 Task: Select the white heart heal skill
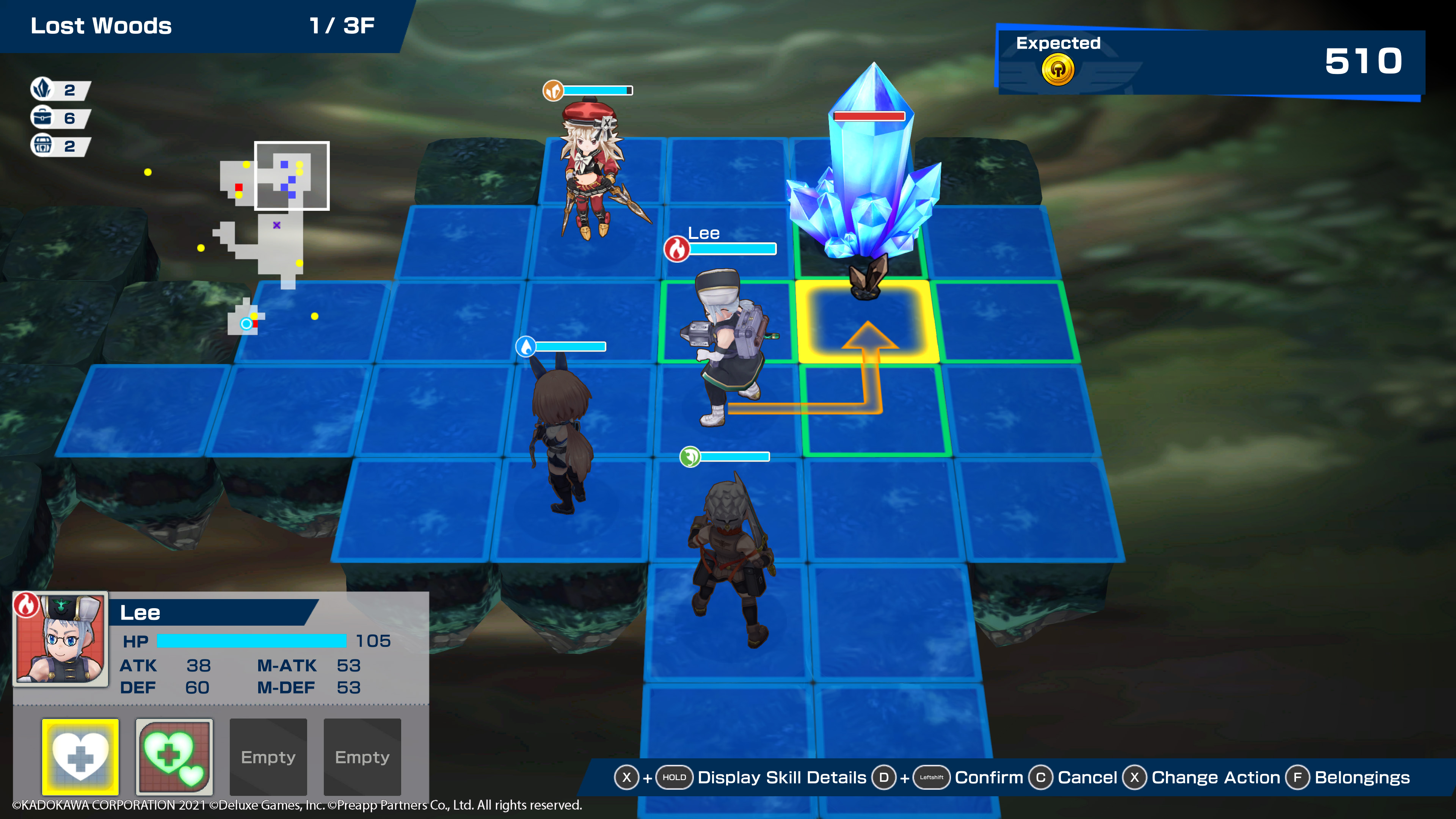(x=80, y=756)
